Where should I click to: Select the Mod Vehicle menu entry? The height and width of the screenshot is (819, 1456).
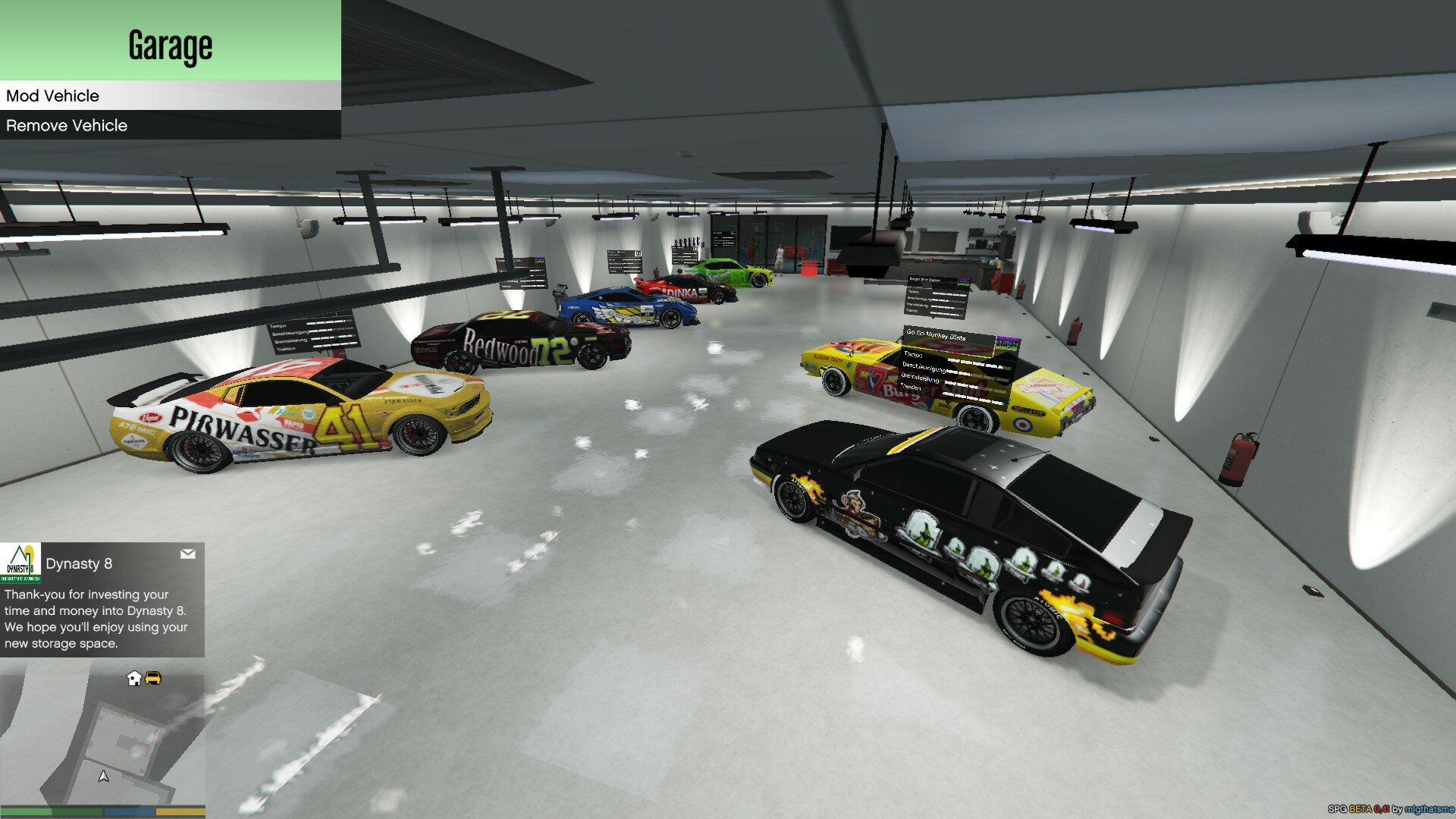[x=170, y=96]
